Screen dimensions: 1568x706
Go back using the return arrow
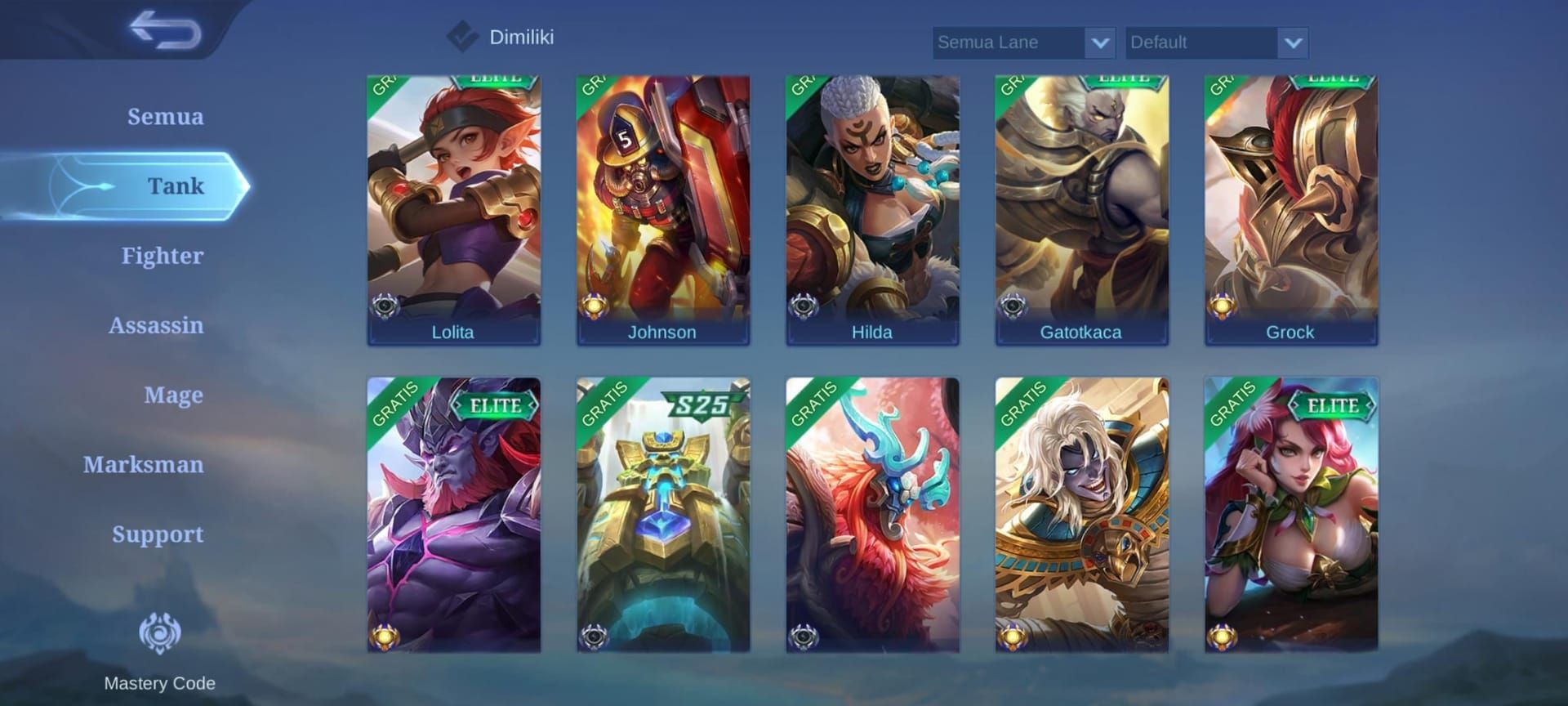point(166,30)
